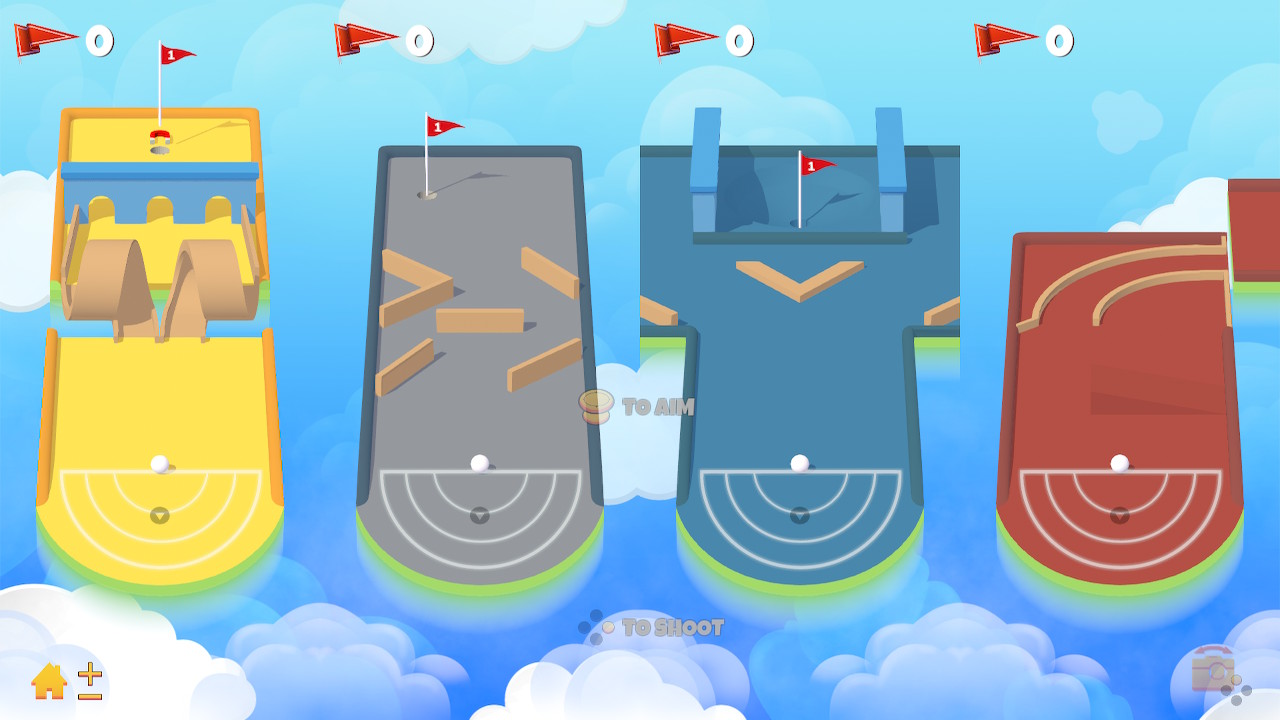1280x720 pixels.
Task: Select the hole-1 flag on the gray course
Action: tap(441, 127)
